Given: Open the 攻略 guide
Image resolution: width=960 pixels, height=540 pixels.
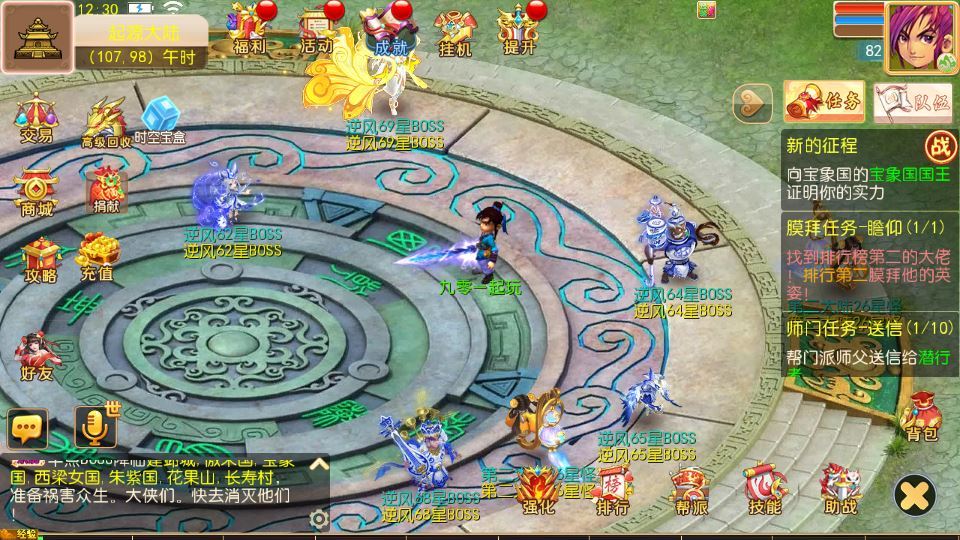Looking at the screenshot, I should 40,257.
